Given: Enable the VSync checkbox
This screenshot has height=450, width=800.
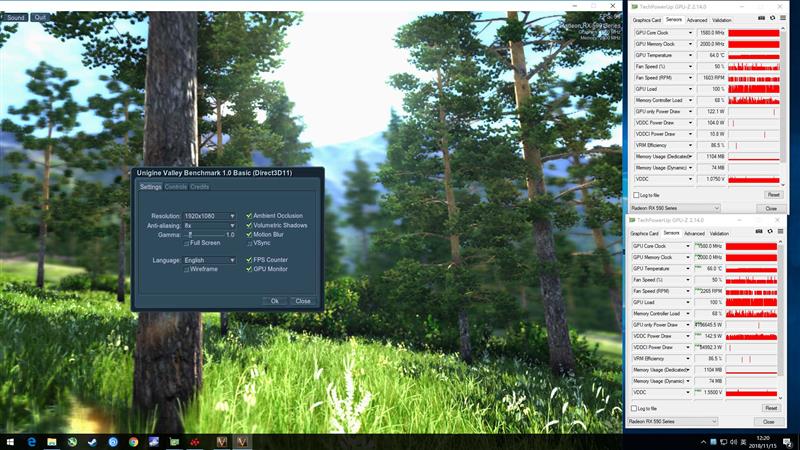Looking at the screenshot, I should coord(249,242).
